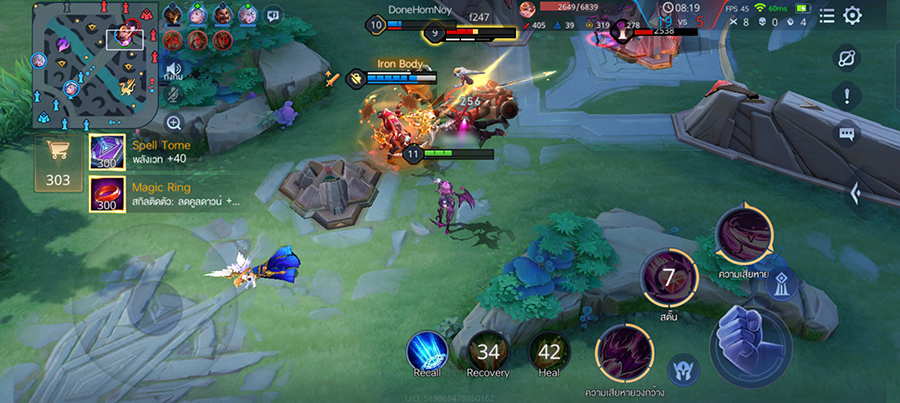Toggle the speaker voice chat icon
Screen dimensions: 900x403
[174, 72]
